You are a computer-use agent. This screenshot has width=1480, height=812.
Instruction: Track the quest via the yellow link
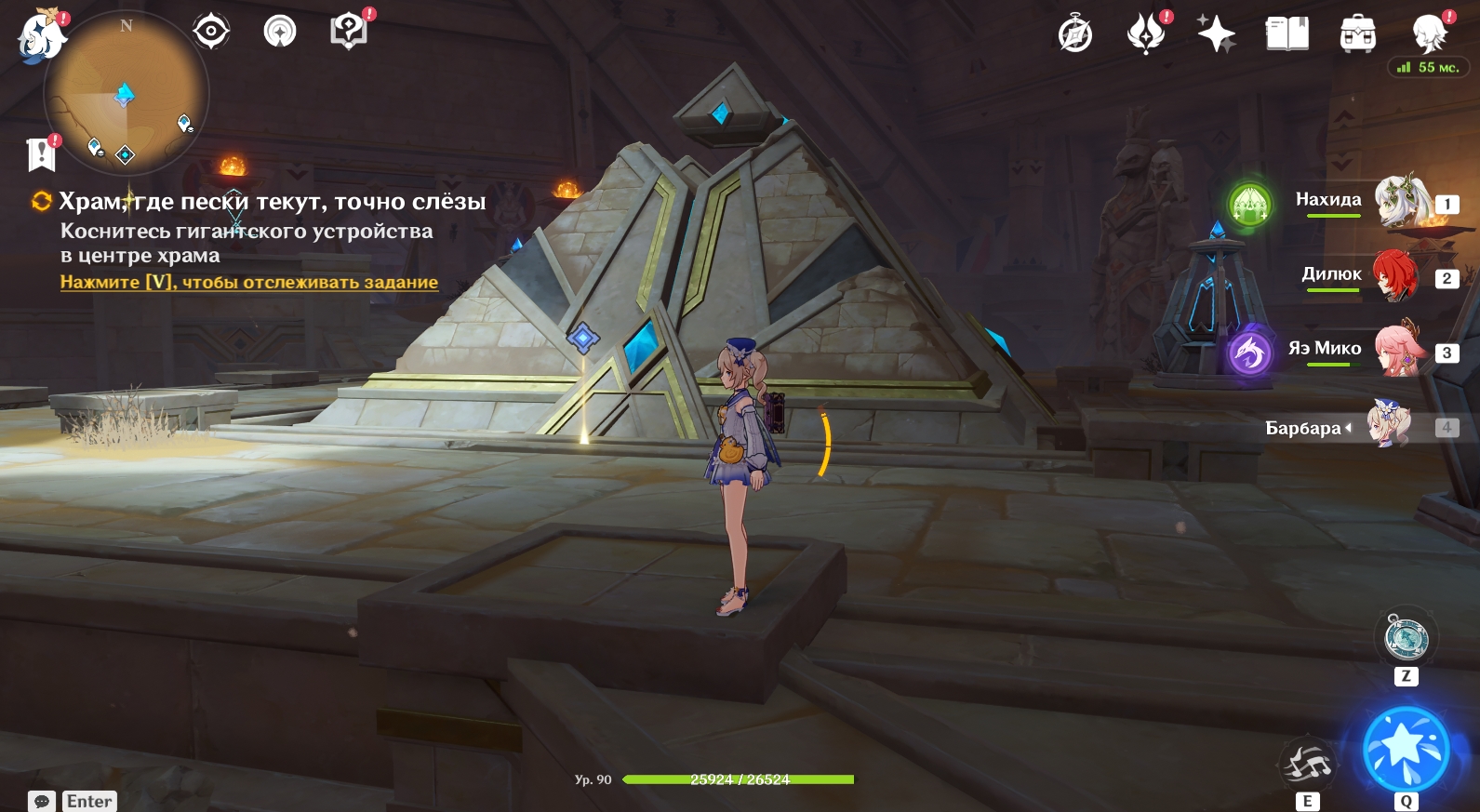tap(248, 282)
